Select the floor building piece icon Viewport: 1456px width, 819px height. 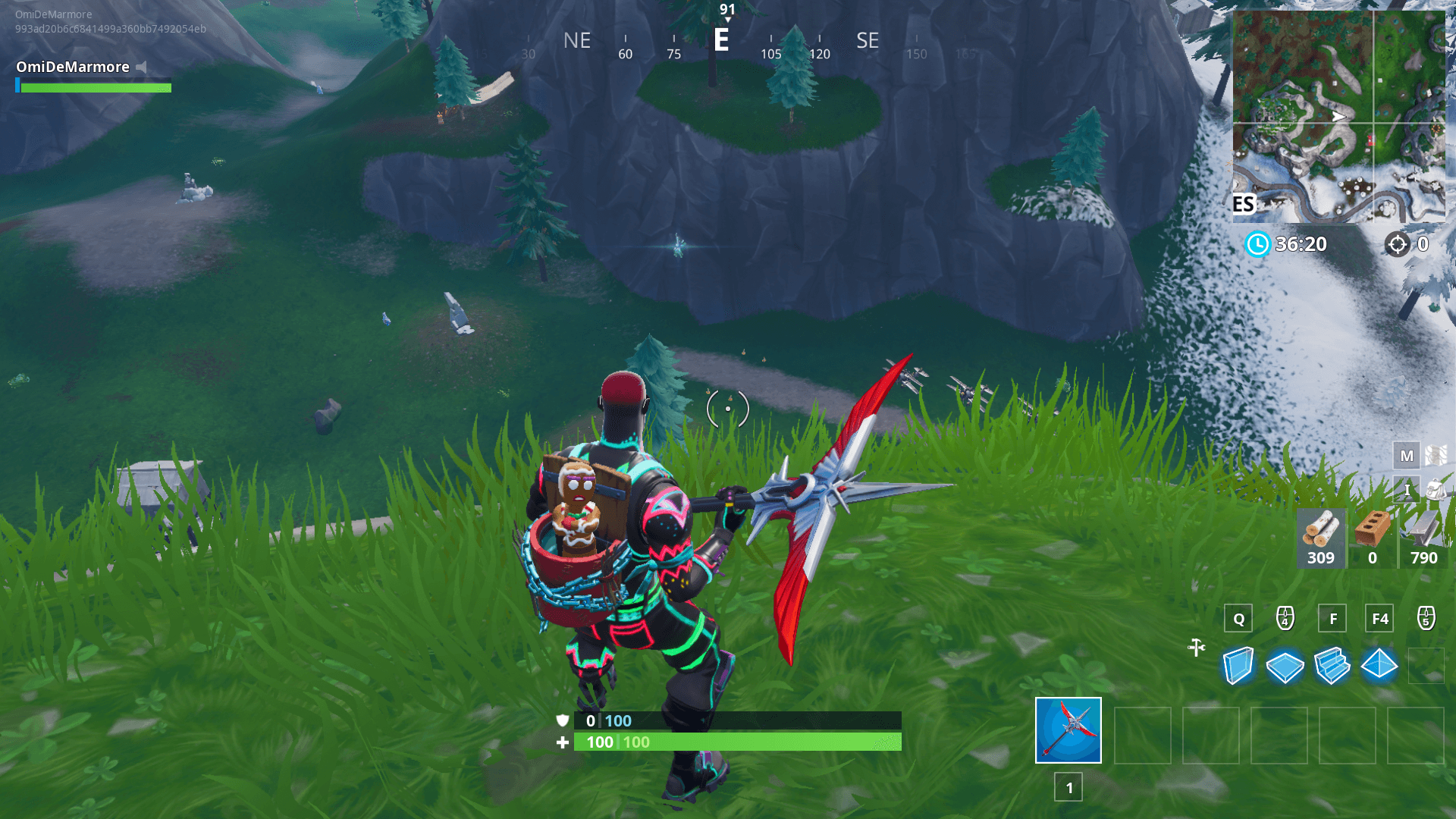[x=1285, y=666]
